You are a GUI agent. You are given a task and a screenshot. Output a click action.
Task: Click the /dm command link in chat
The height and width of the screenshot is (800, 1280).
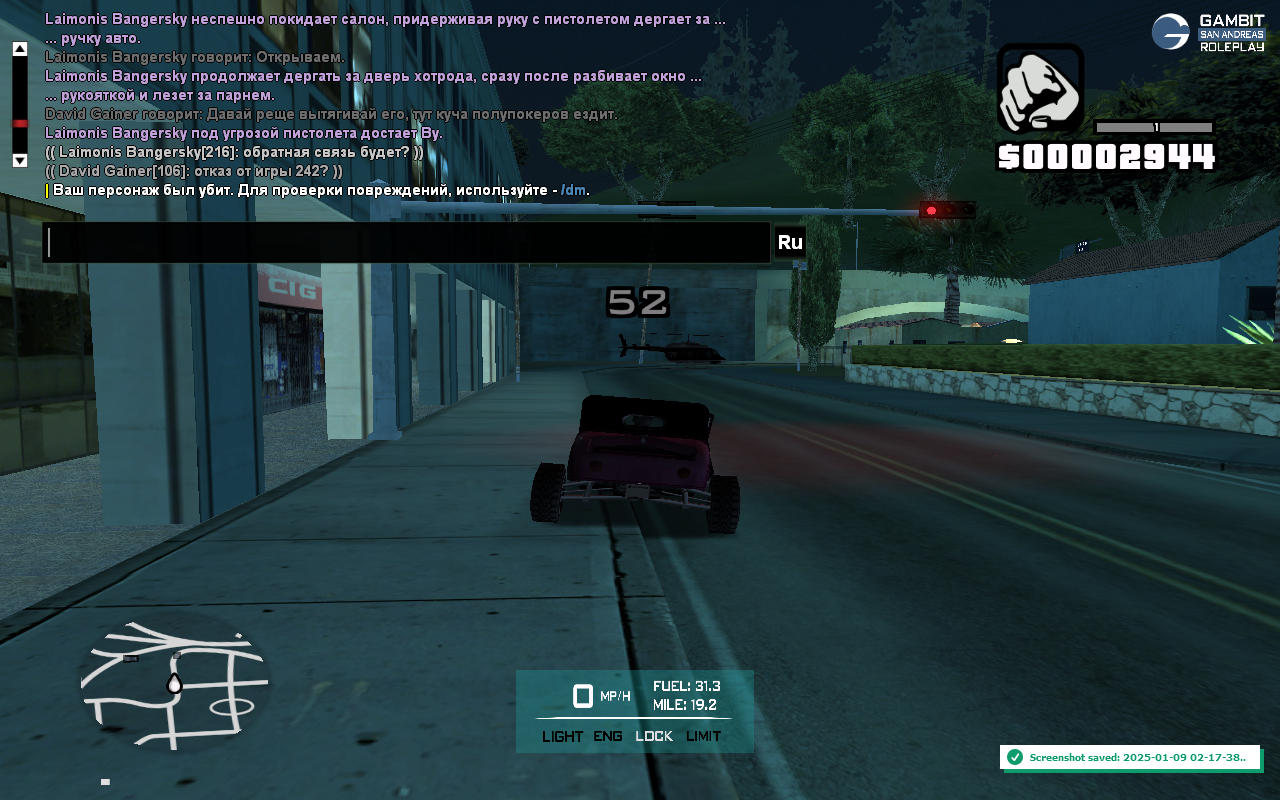[573, 191]
